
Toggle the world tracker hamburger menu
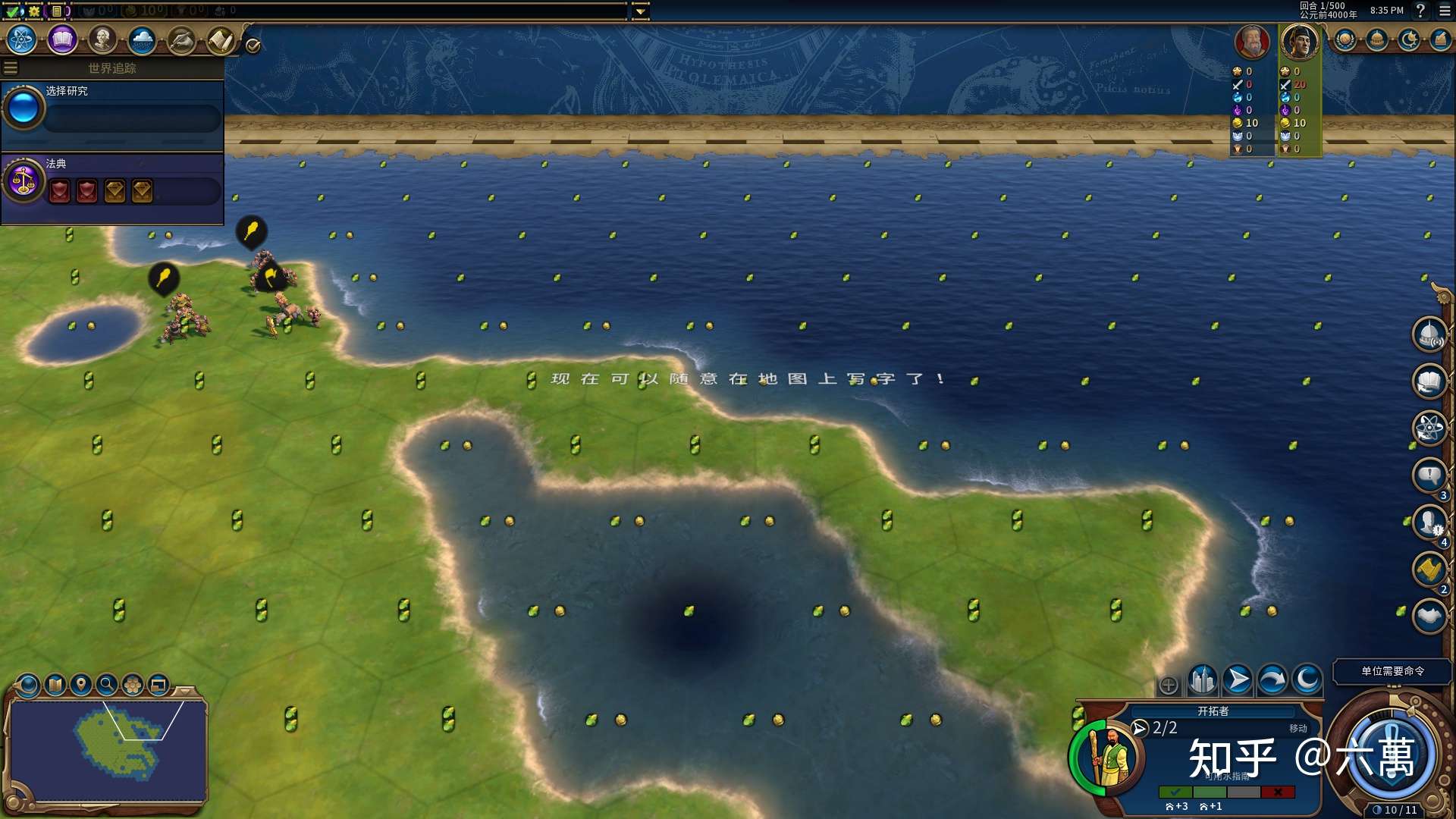(x=11, y=68)
